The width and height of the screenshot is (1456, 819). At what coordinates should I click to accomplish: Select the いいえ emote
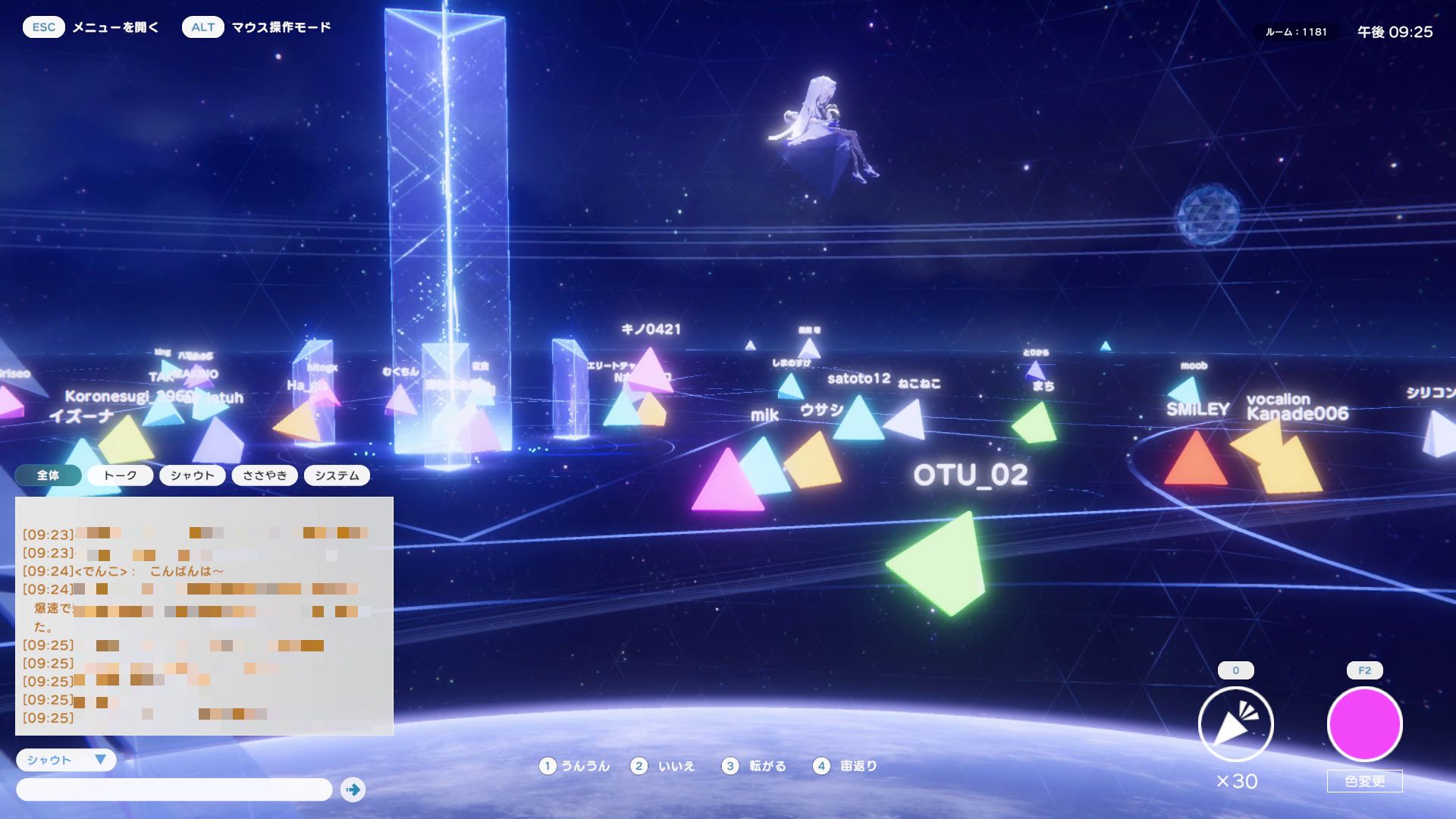pos(664,766)
